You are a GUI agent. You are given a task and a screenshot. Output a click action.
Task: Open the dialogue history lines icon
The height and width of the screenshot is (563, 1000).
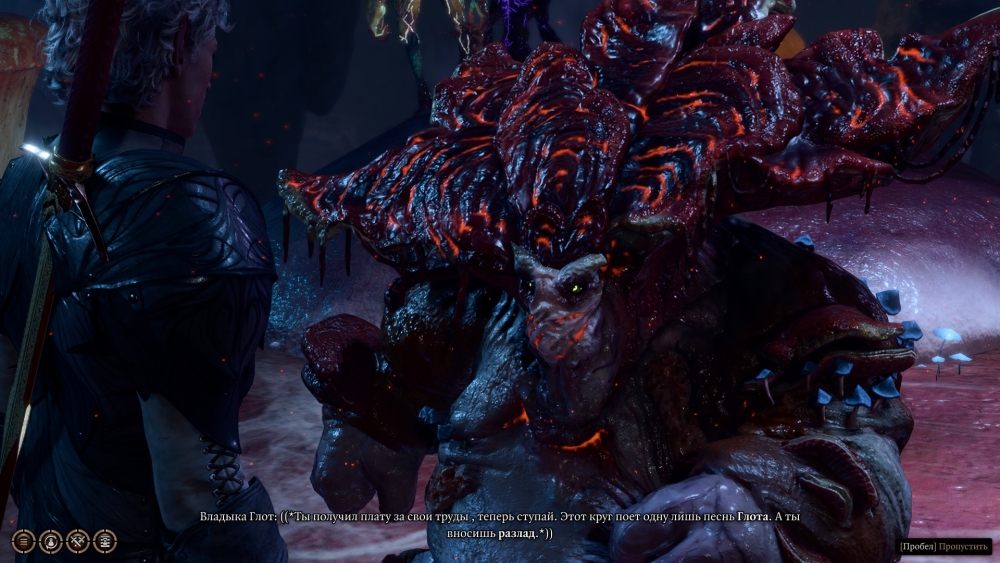point(23,541)
